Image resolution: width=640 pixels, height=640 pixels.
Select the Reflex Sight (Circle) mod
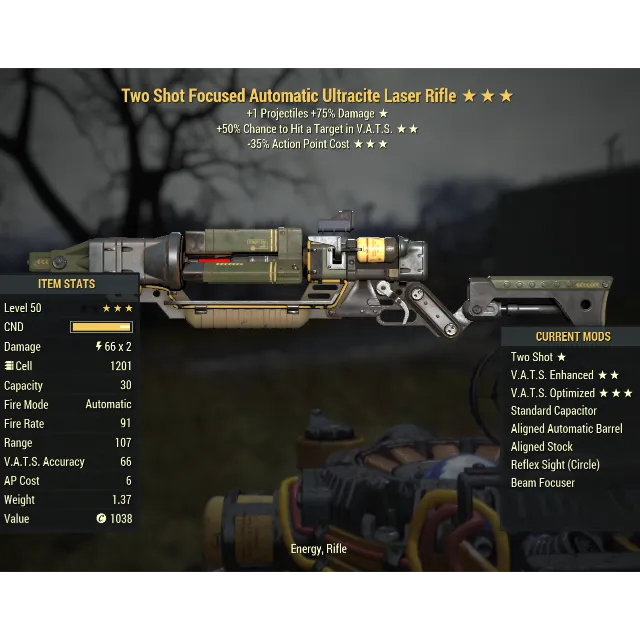point(555,465)
